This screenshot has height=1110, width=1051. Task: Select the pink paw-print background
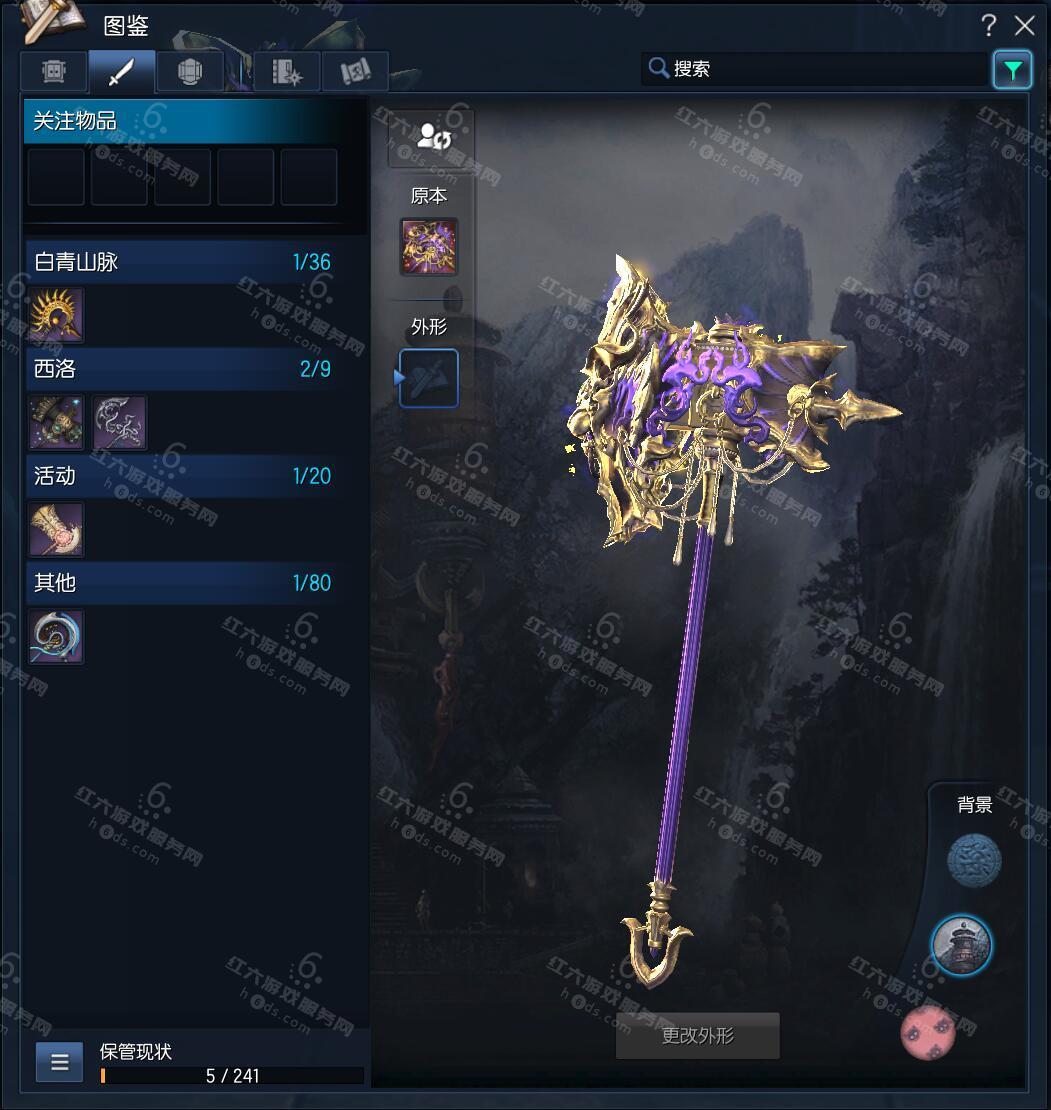pyautogui.click(x=928, y=1033)
